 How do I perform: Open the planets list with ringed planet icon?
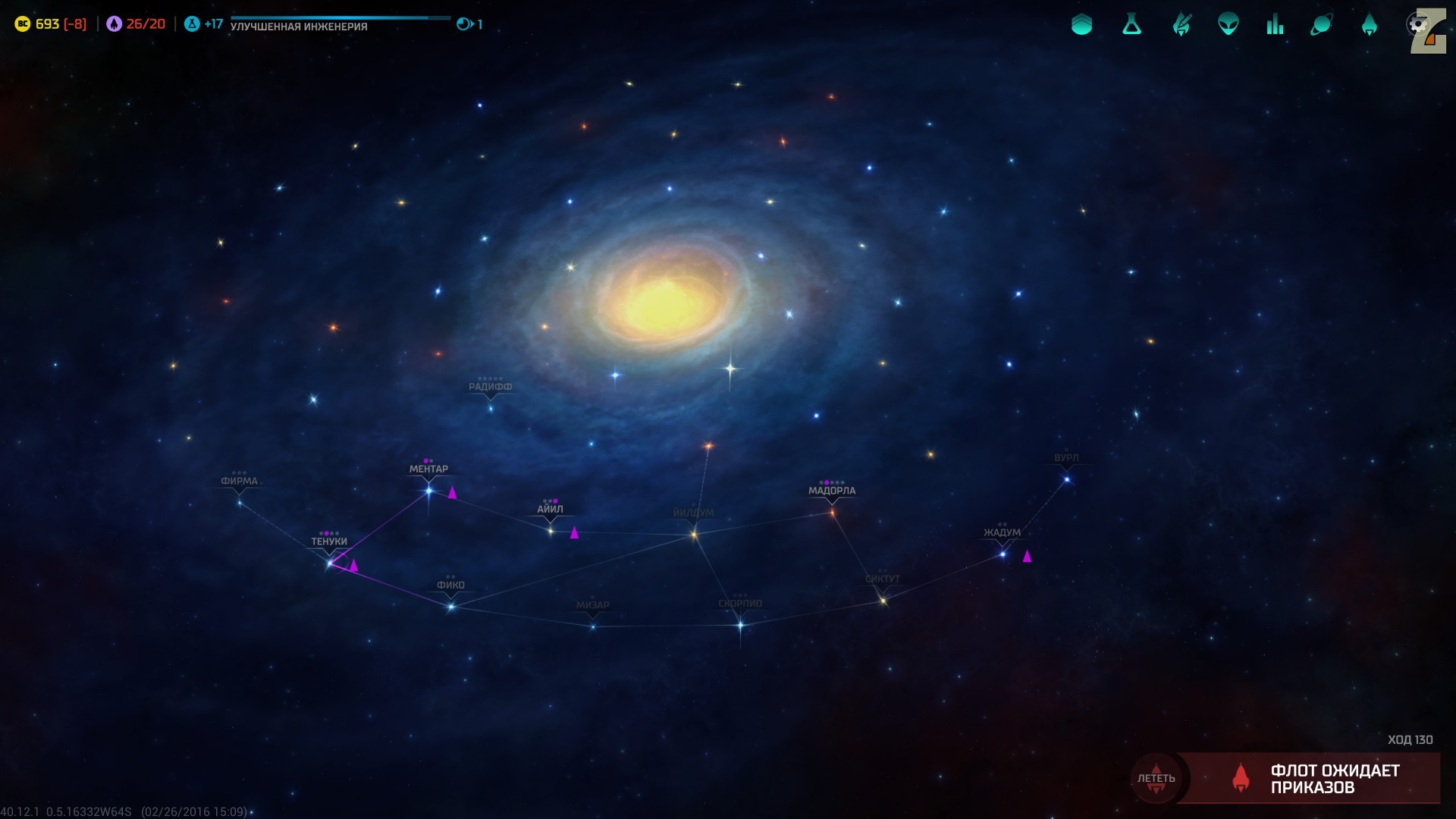(1322, 25)
